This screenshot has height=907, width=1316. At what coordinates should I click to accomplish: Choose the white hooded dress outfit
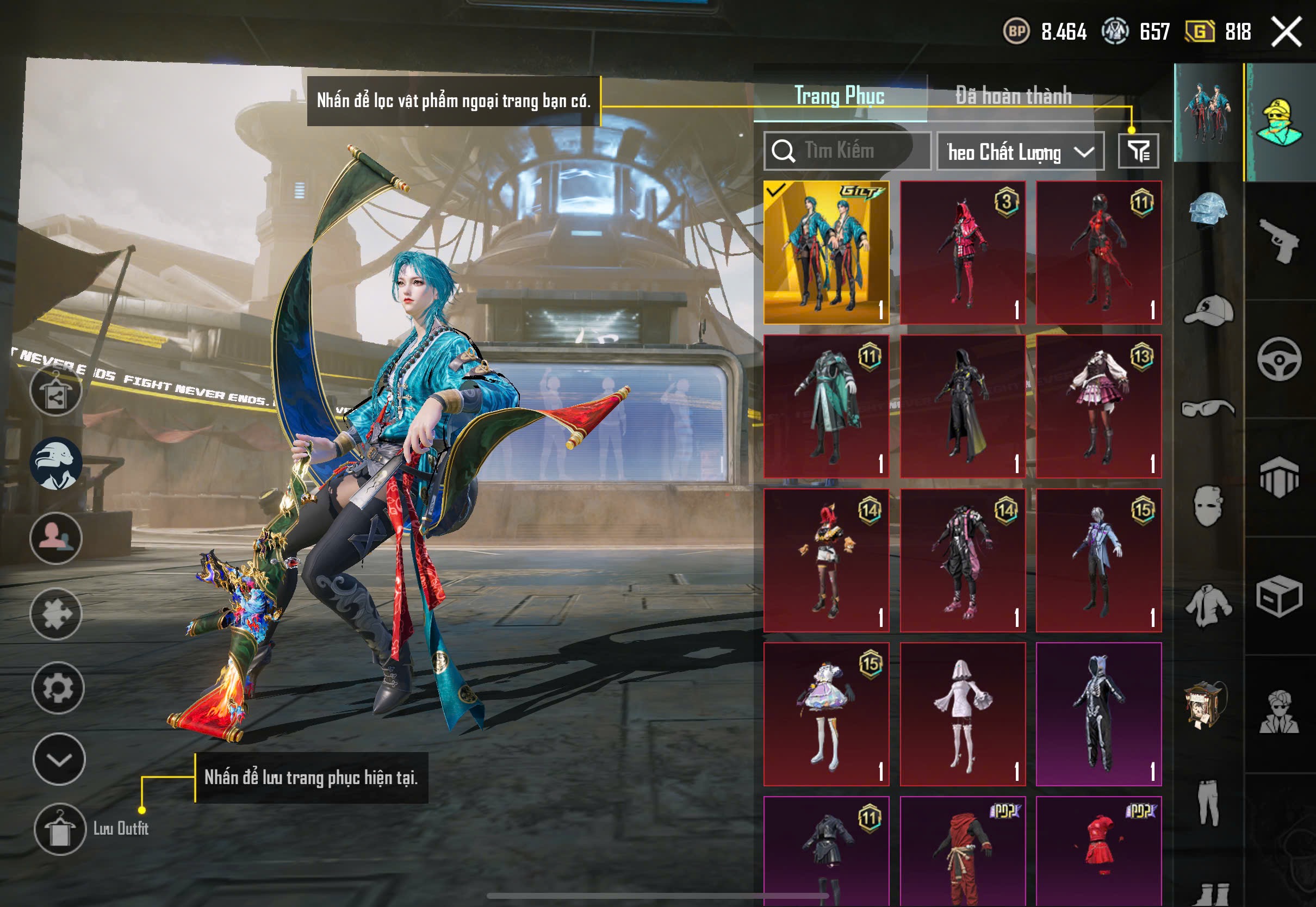tap(963, 715)
